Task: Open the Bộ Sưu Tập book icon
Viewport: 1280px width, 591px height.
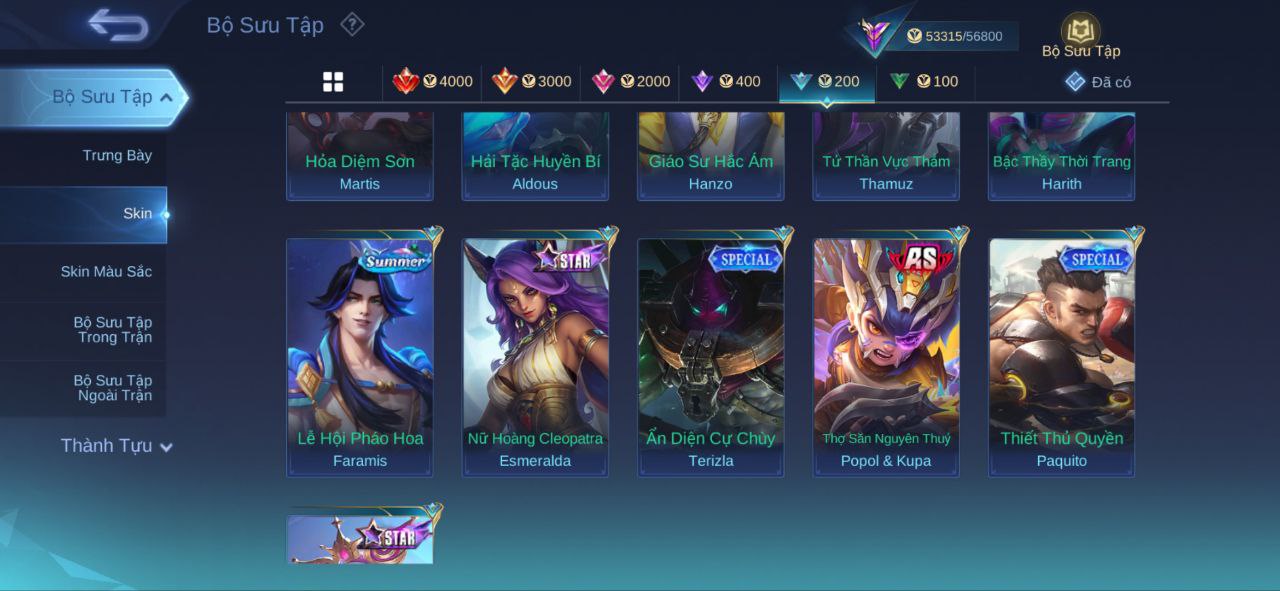Action: (x=1080, y=34)
